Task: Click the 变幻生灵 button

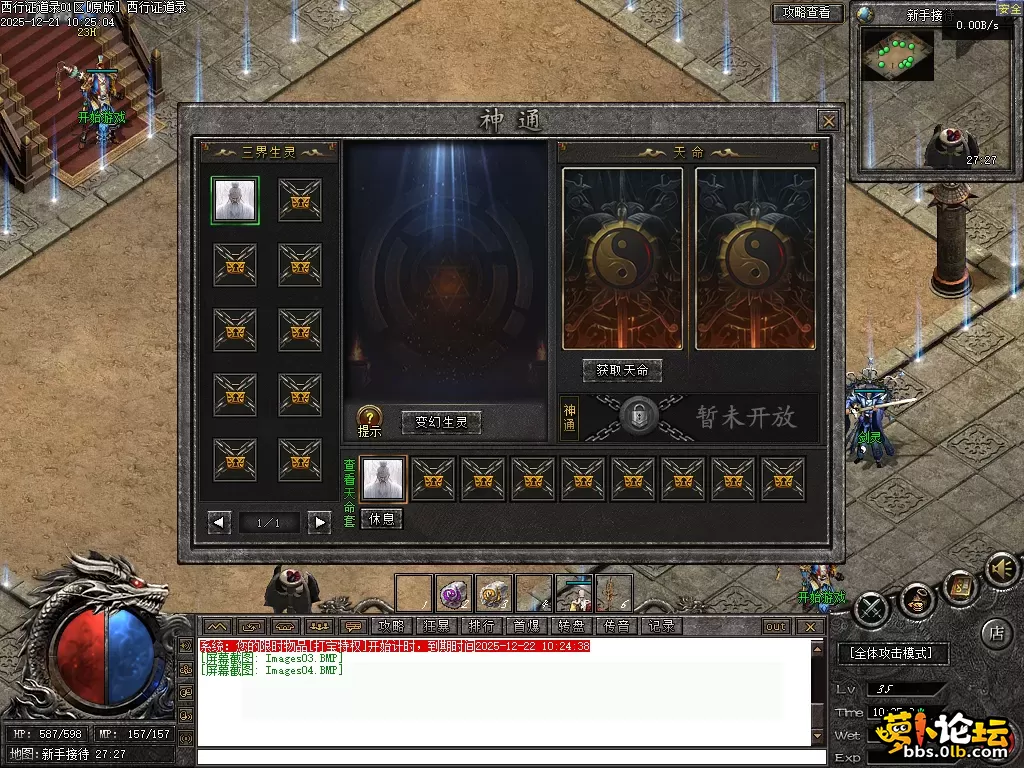Action: (441, 423)
